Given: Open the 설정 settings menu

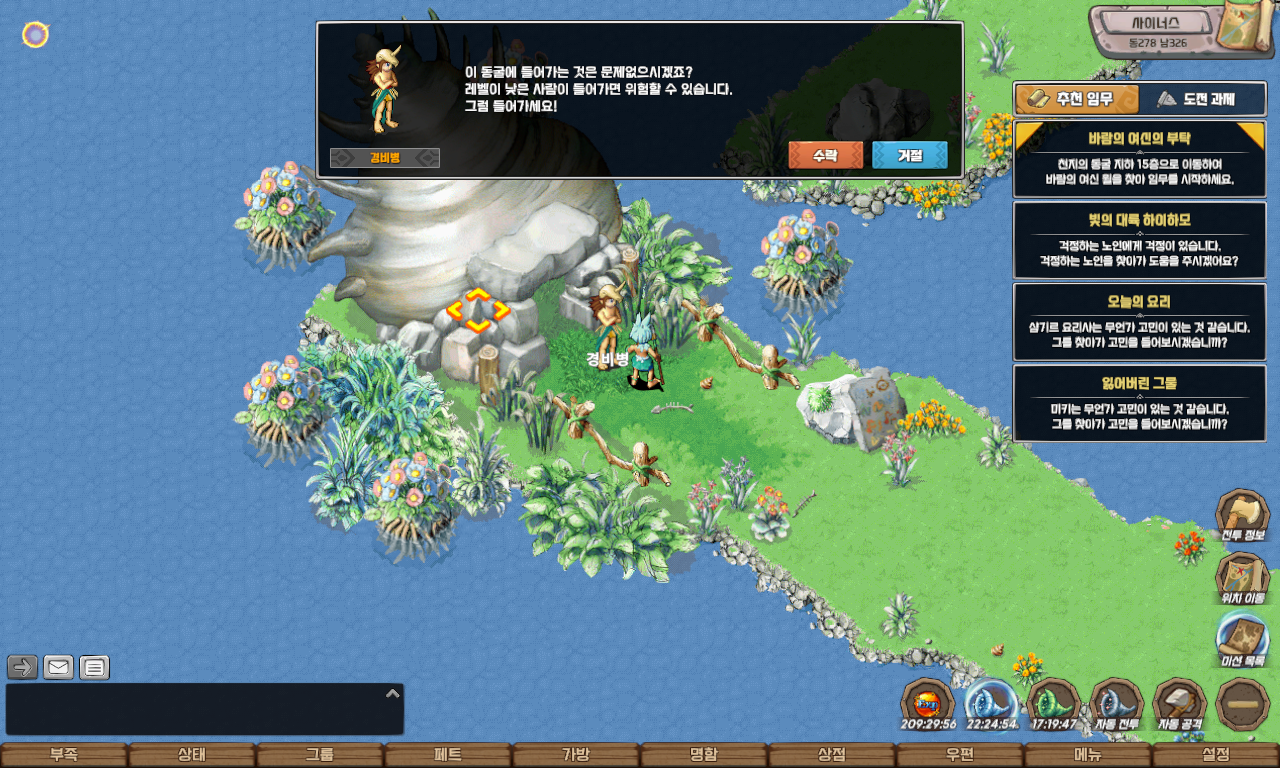Looking at the screenshot, I should [1216, 755].
